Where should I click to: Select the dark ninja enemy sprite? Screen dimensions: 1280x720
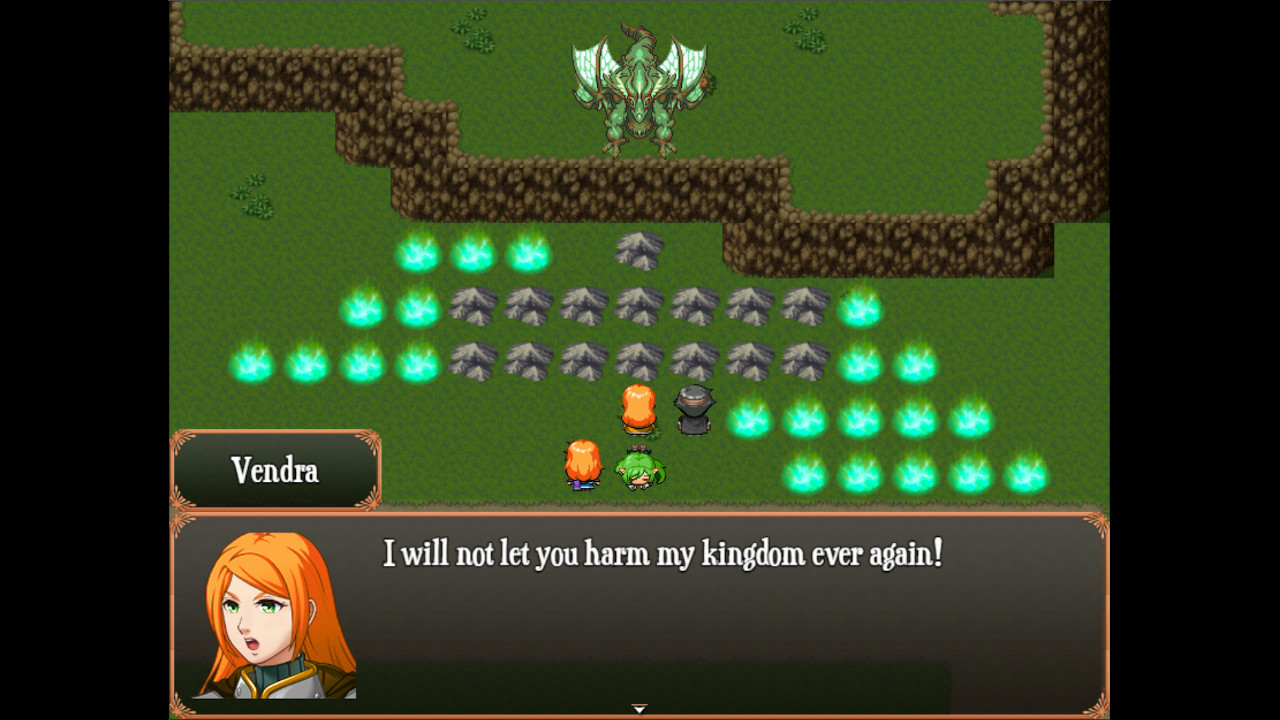(692, 410)
